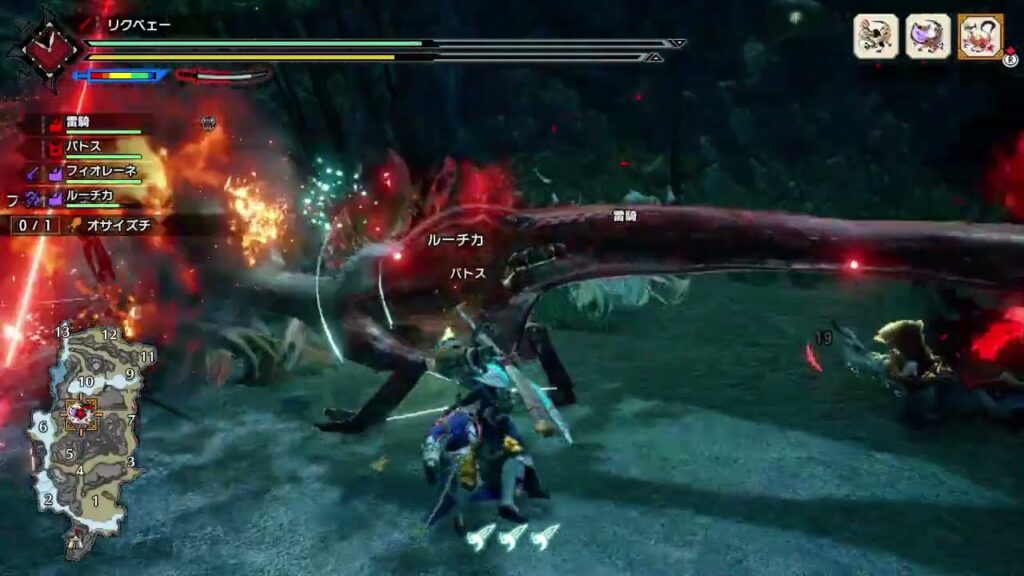Click the wirebug gauge icons

[511, 536]
